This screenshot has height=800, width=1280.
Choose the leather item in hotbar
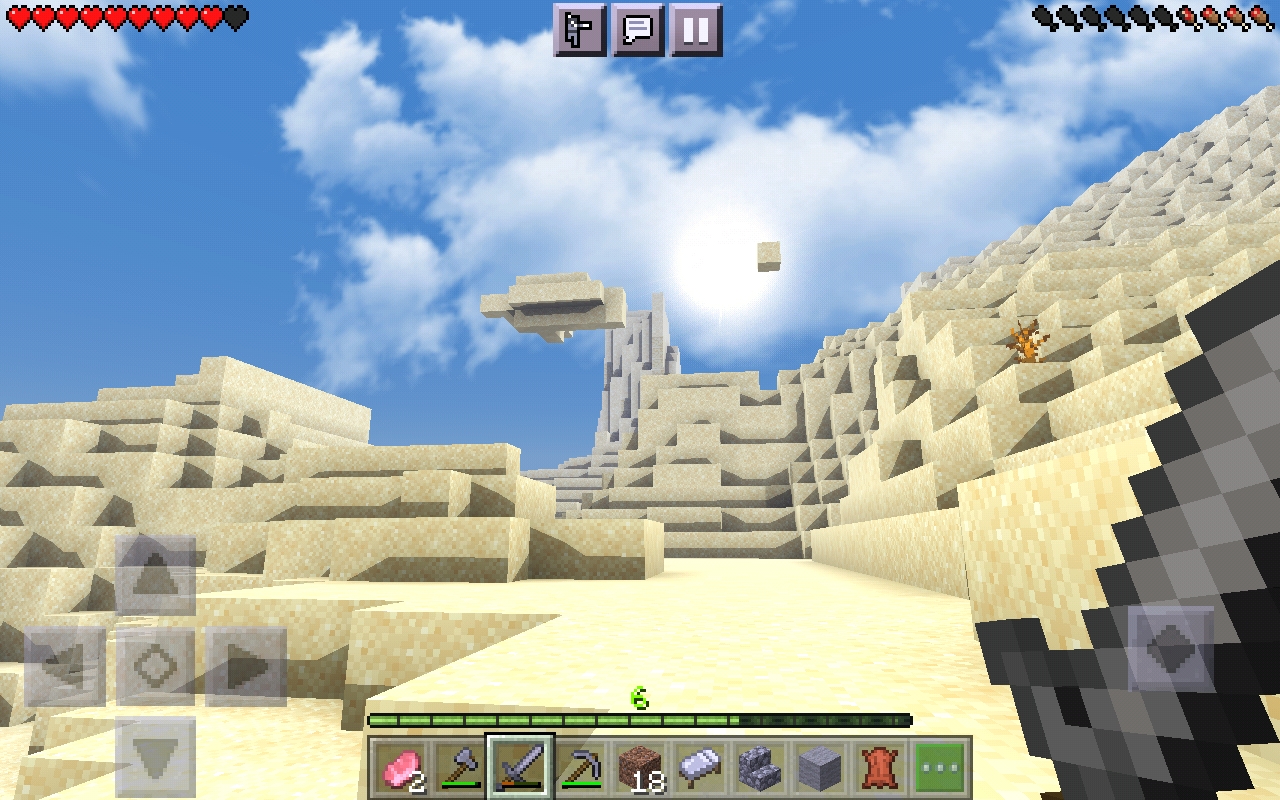click(x=881, y=768)
